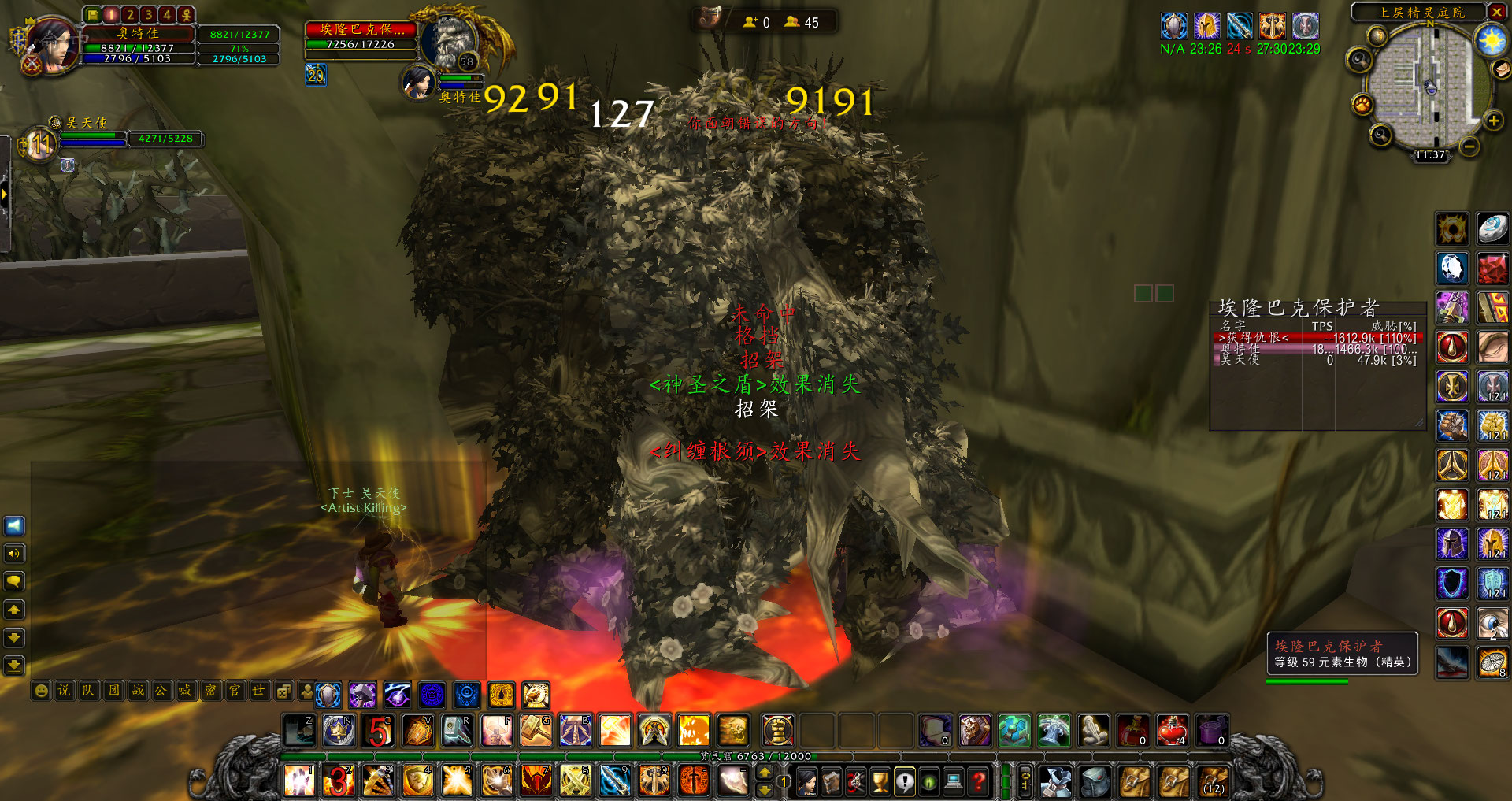This screenshot has width=1512, height=801.
Task: Open the mail envelope icon by the minimap
Action: pos(1503,69)
